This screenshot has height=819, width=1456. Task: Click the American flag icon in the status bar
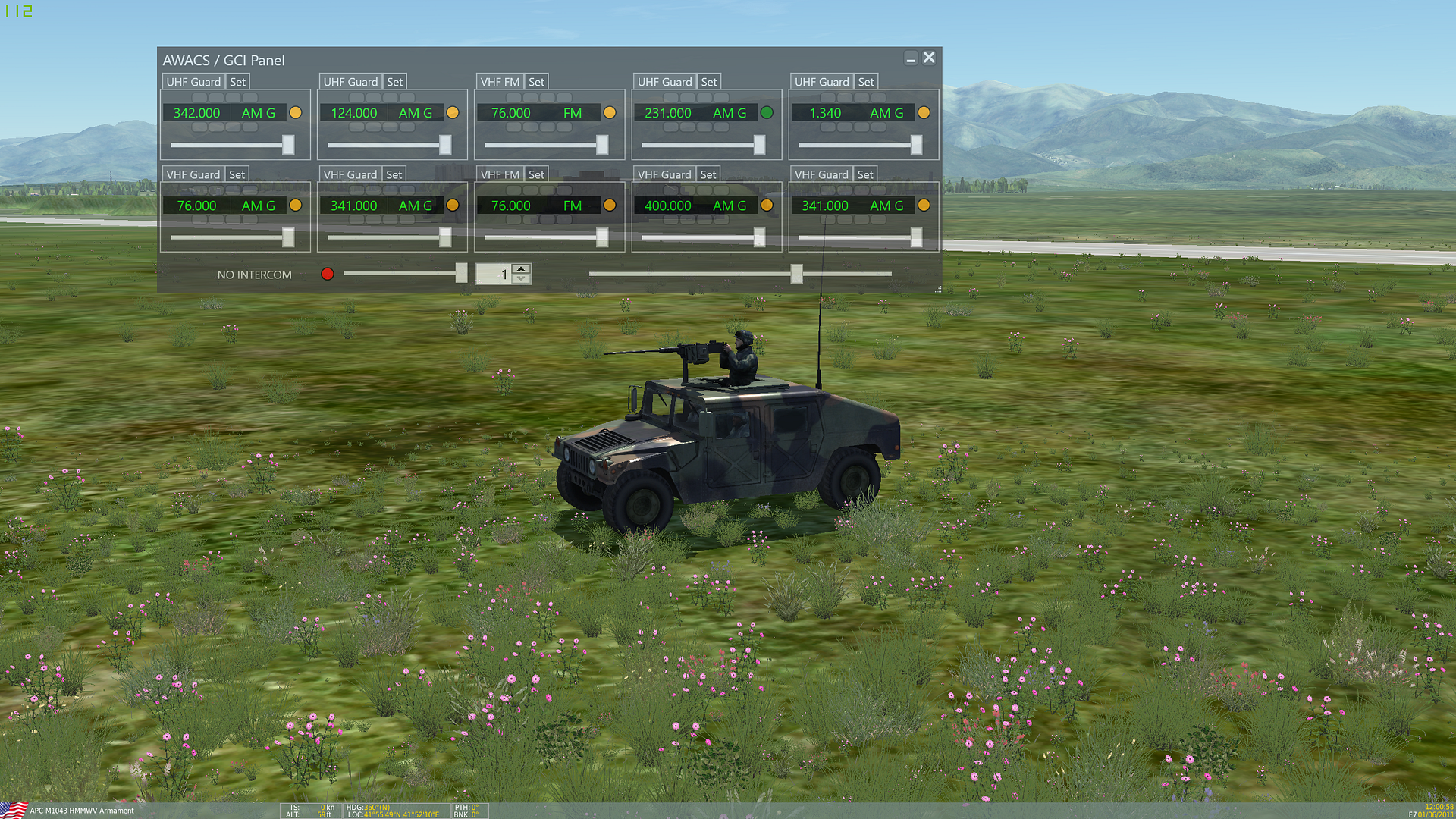click(x=12, y=810)
